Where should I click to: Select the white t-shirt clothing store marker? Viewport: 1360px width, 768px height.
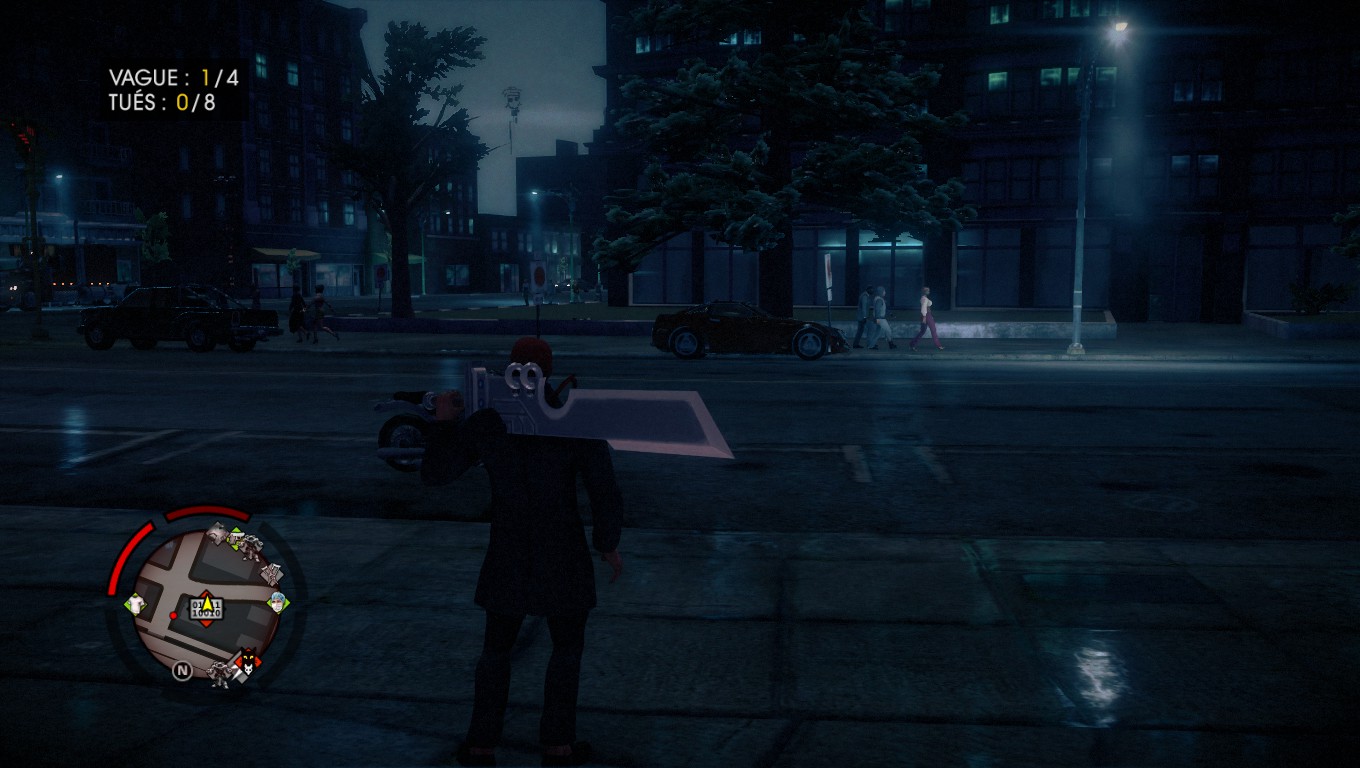[137, 603]
